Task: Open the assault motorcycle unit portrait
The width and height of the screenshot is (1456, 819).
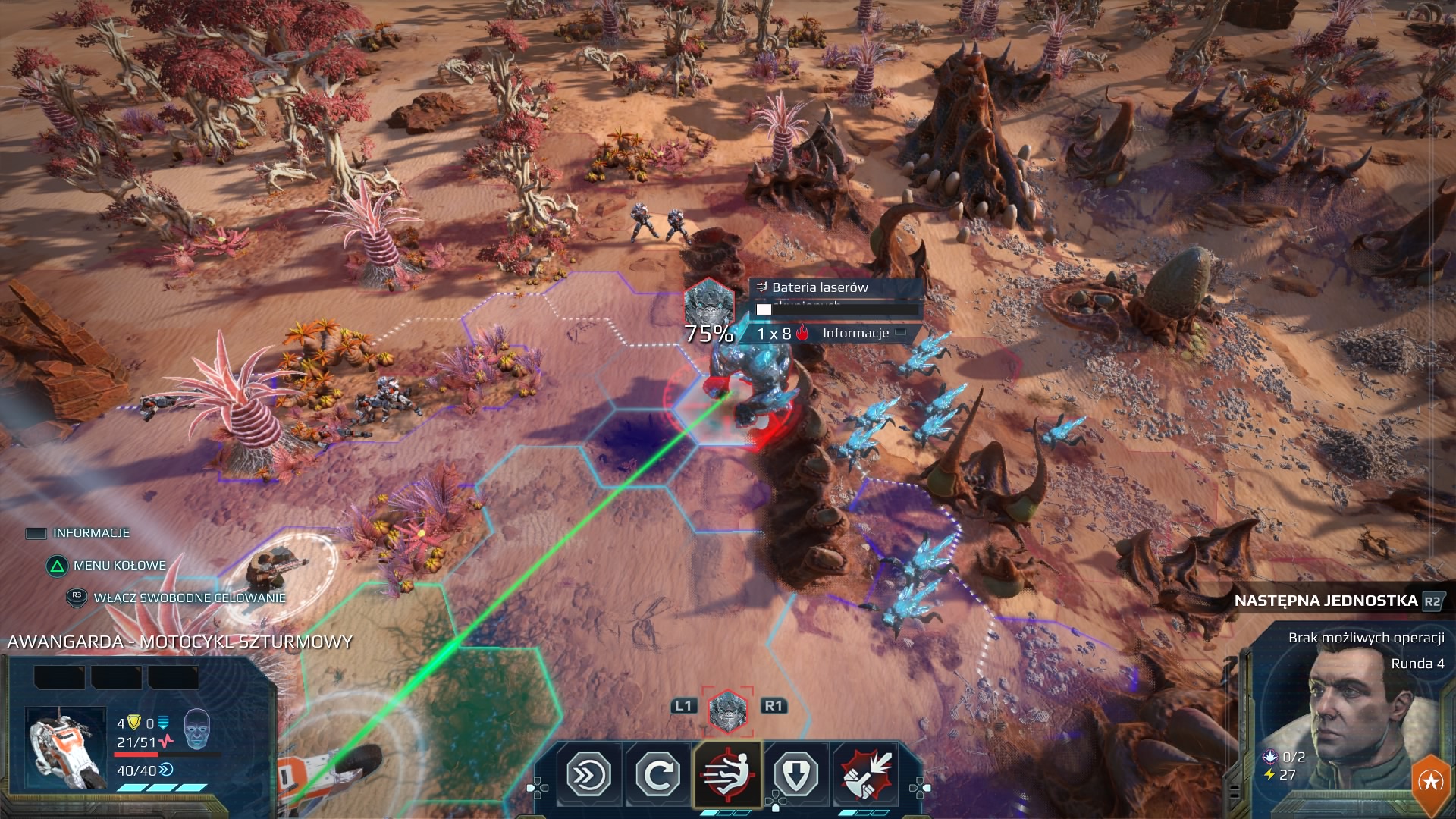Action: (65, 748)
